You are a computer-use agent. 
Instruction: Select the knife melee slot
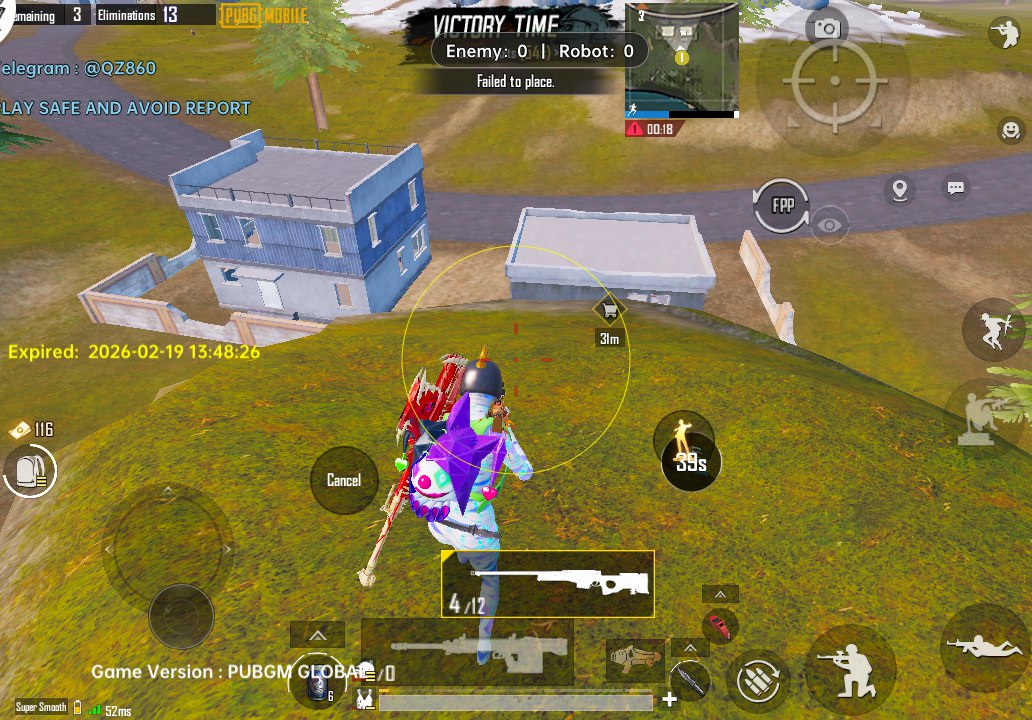tap(688, 681)
